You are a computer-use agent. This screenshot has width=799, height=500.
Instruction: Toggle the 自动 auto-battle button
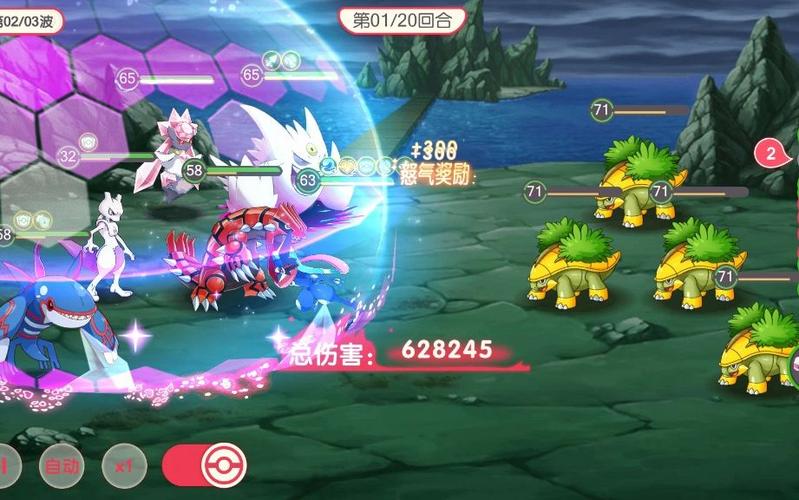point(60,465)
